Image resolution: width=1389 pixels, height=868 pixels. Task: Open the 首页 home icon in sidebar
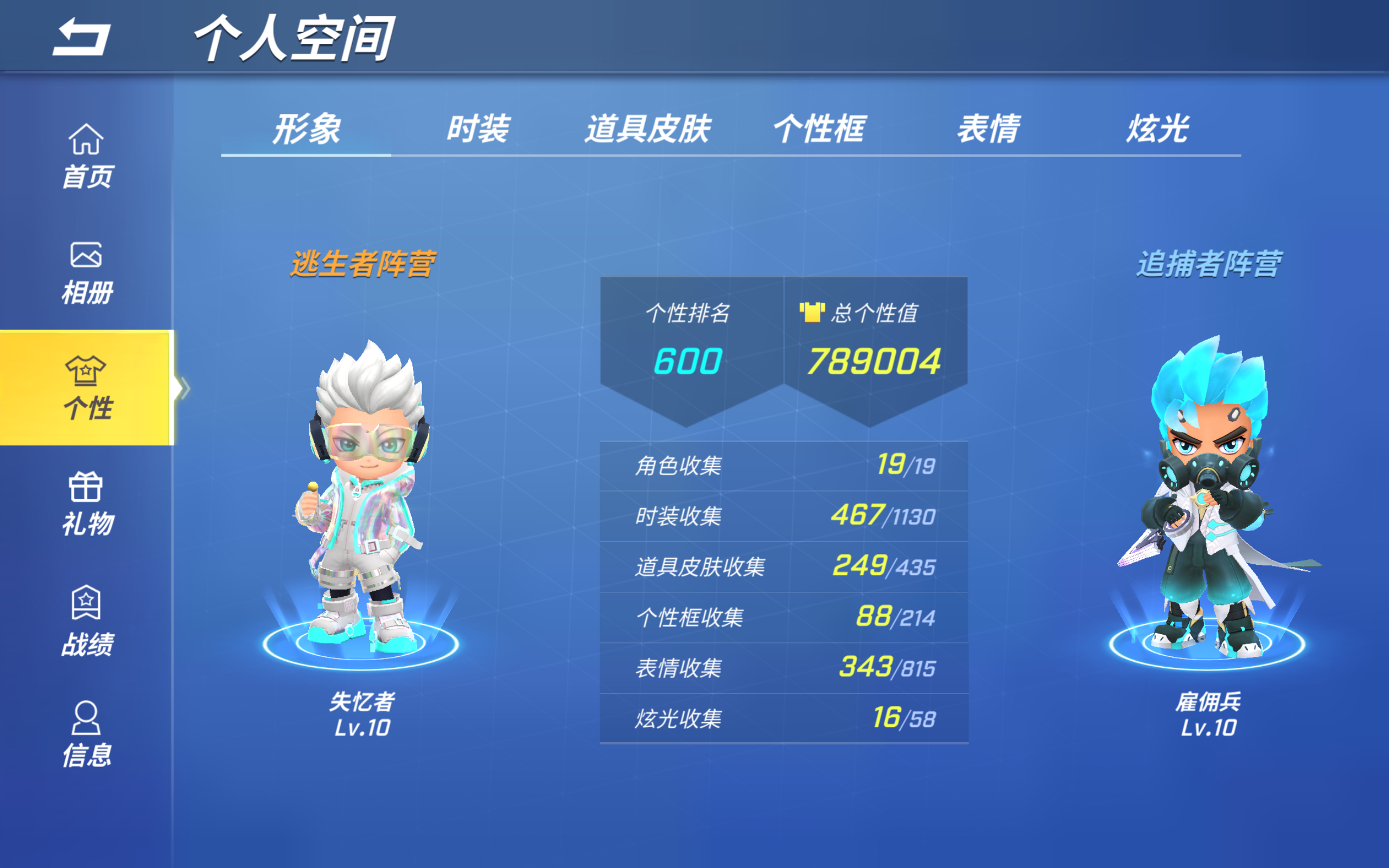[x=86, y=144]
